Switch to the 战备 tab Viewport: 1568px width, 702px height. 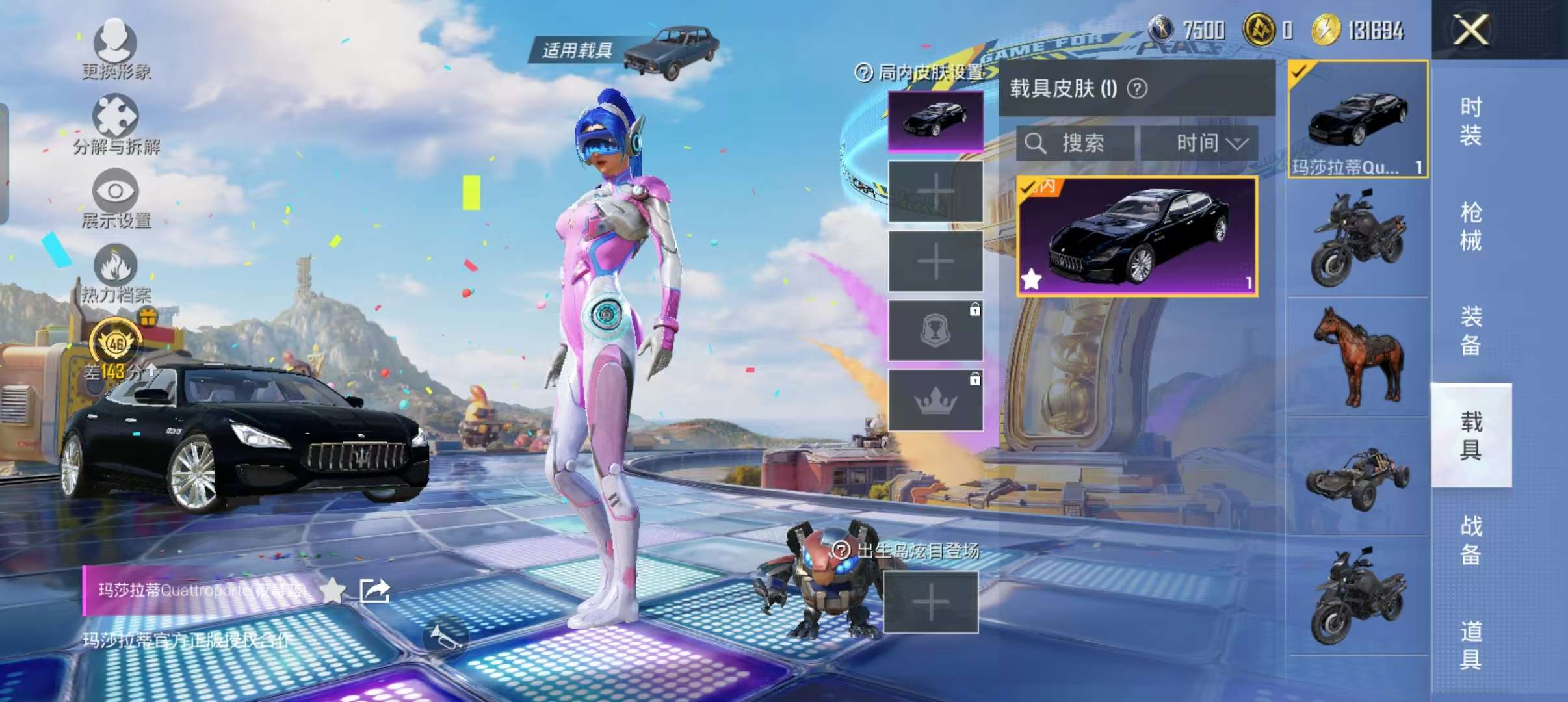tap(1470, 539)
